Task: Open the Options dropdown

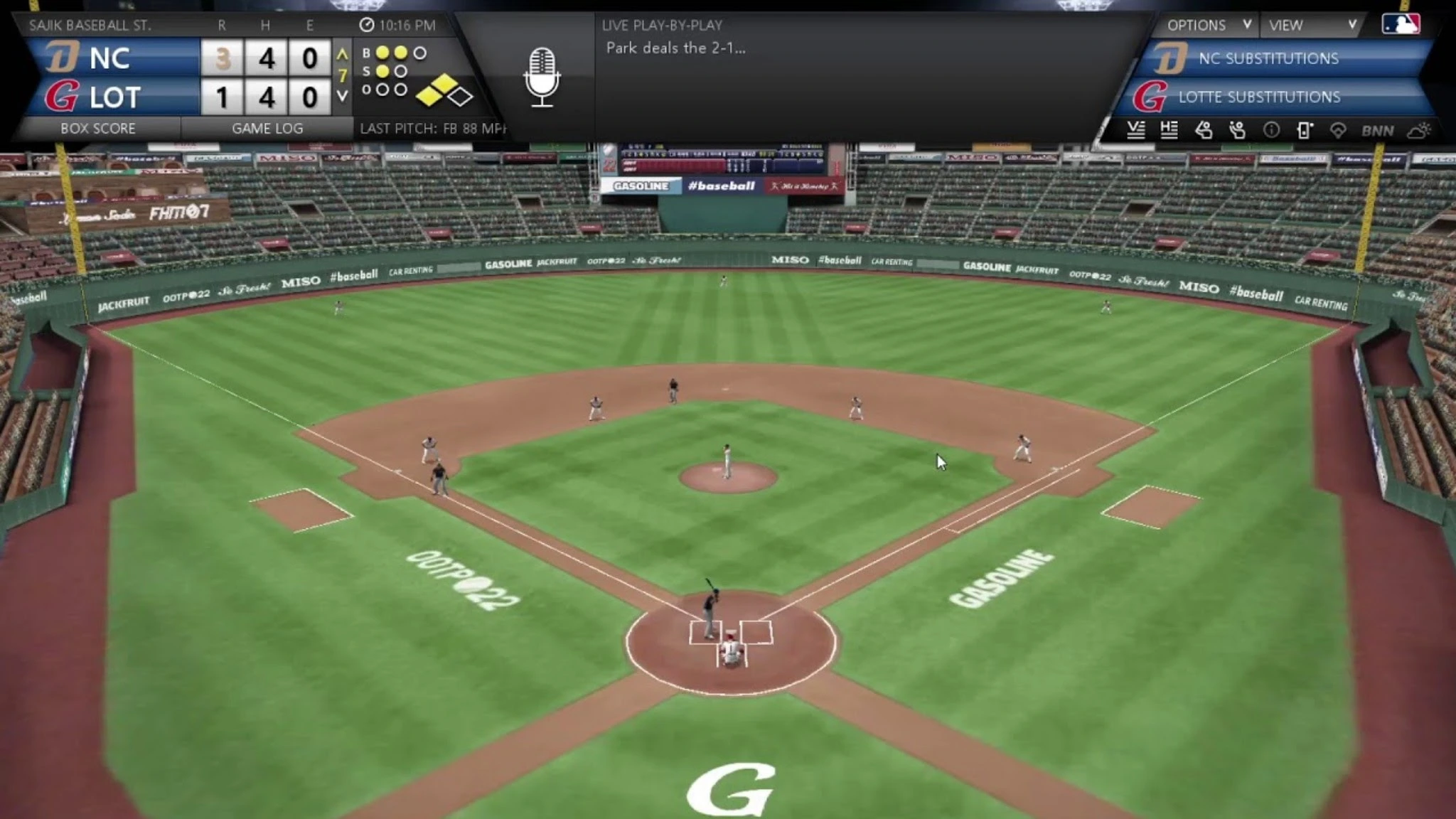Action: coord(1207,26)
